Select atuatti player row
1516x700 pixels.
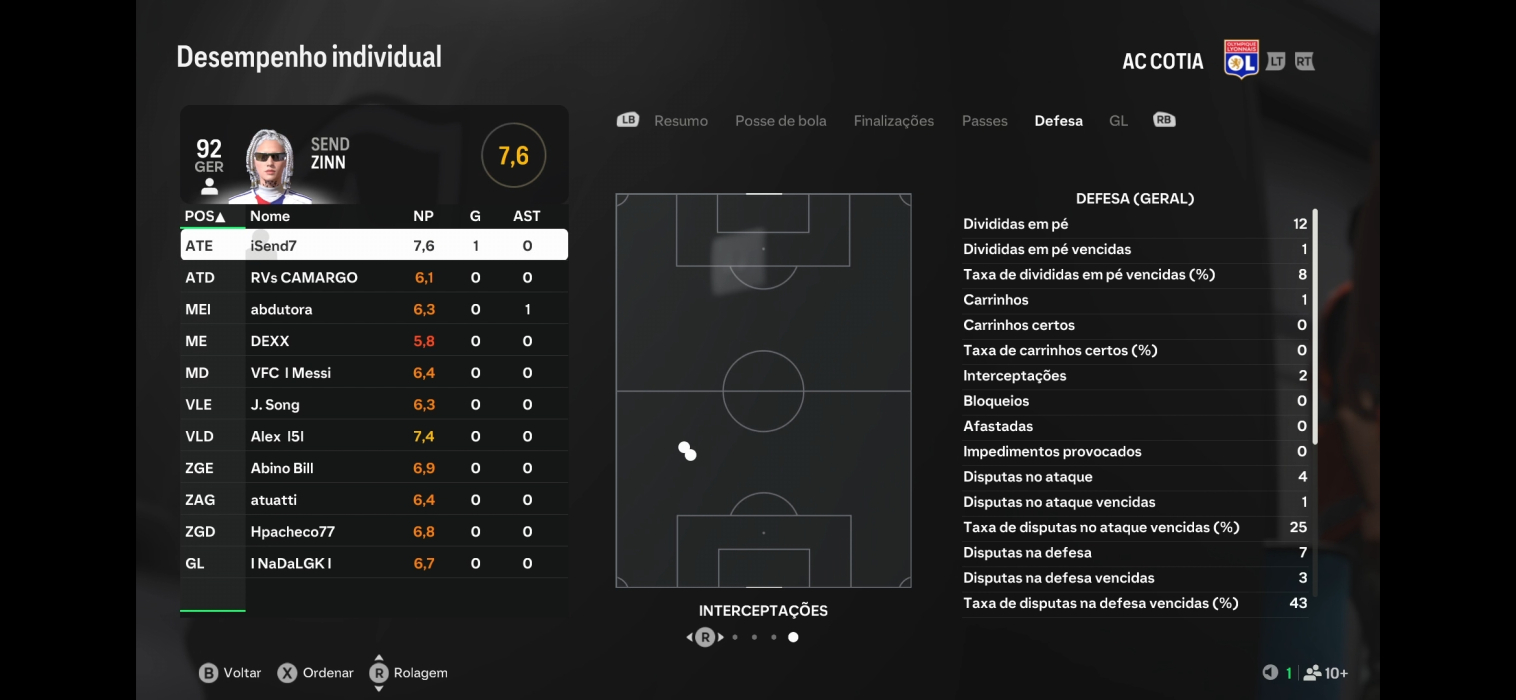(374, 500)
